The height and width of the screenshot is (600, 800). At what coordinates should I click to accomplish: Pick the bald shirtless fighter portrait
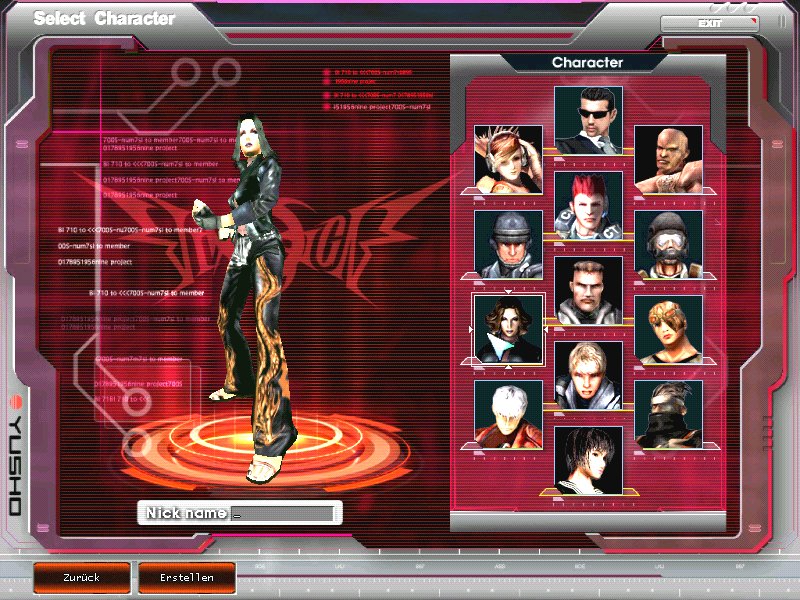668,158
